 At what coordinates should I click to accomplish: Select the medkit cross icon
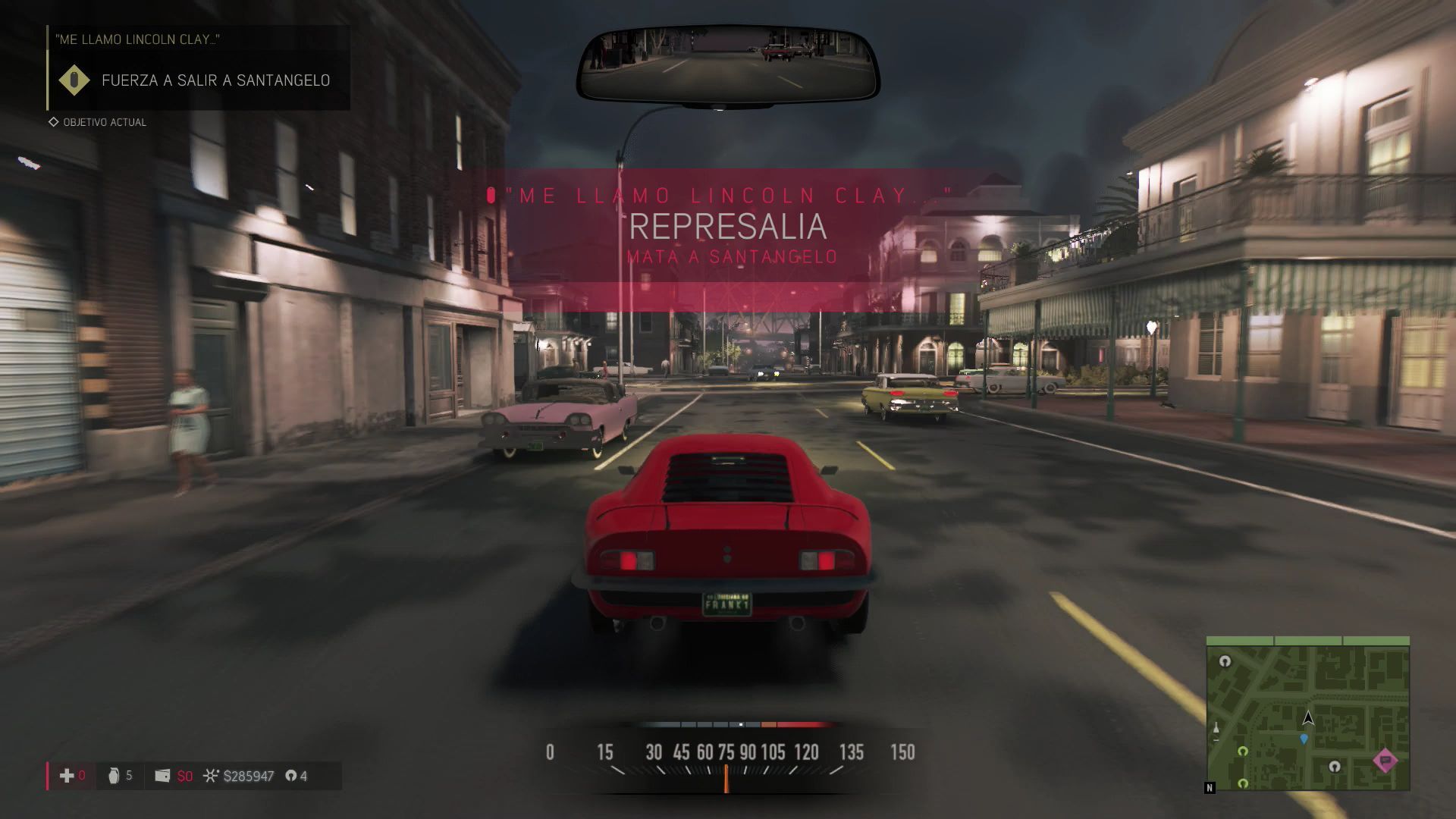click(x=67, y=776)
